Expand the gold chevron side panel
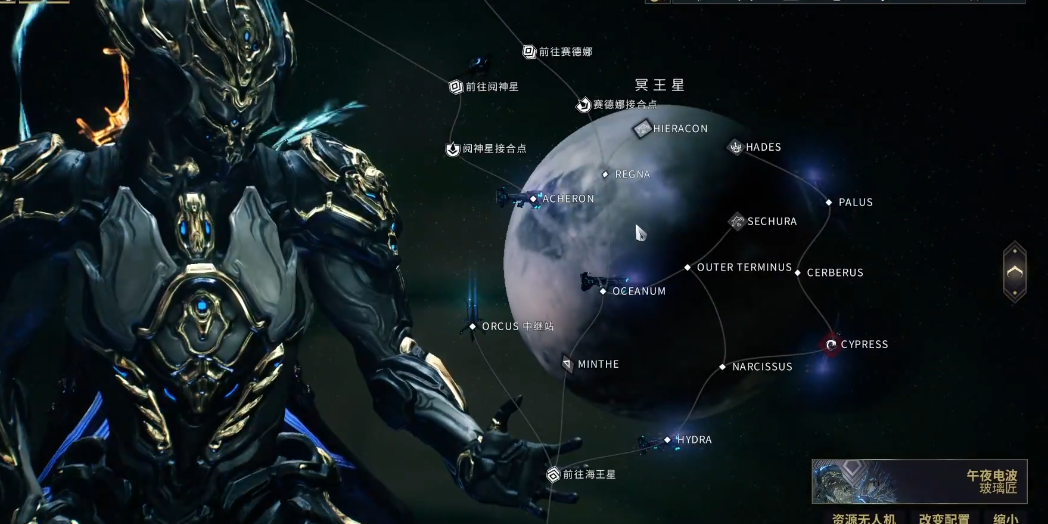The image size is (1048, 524). pos(1014,271)
